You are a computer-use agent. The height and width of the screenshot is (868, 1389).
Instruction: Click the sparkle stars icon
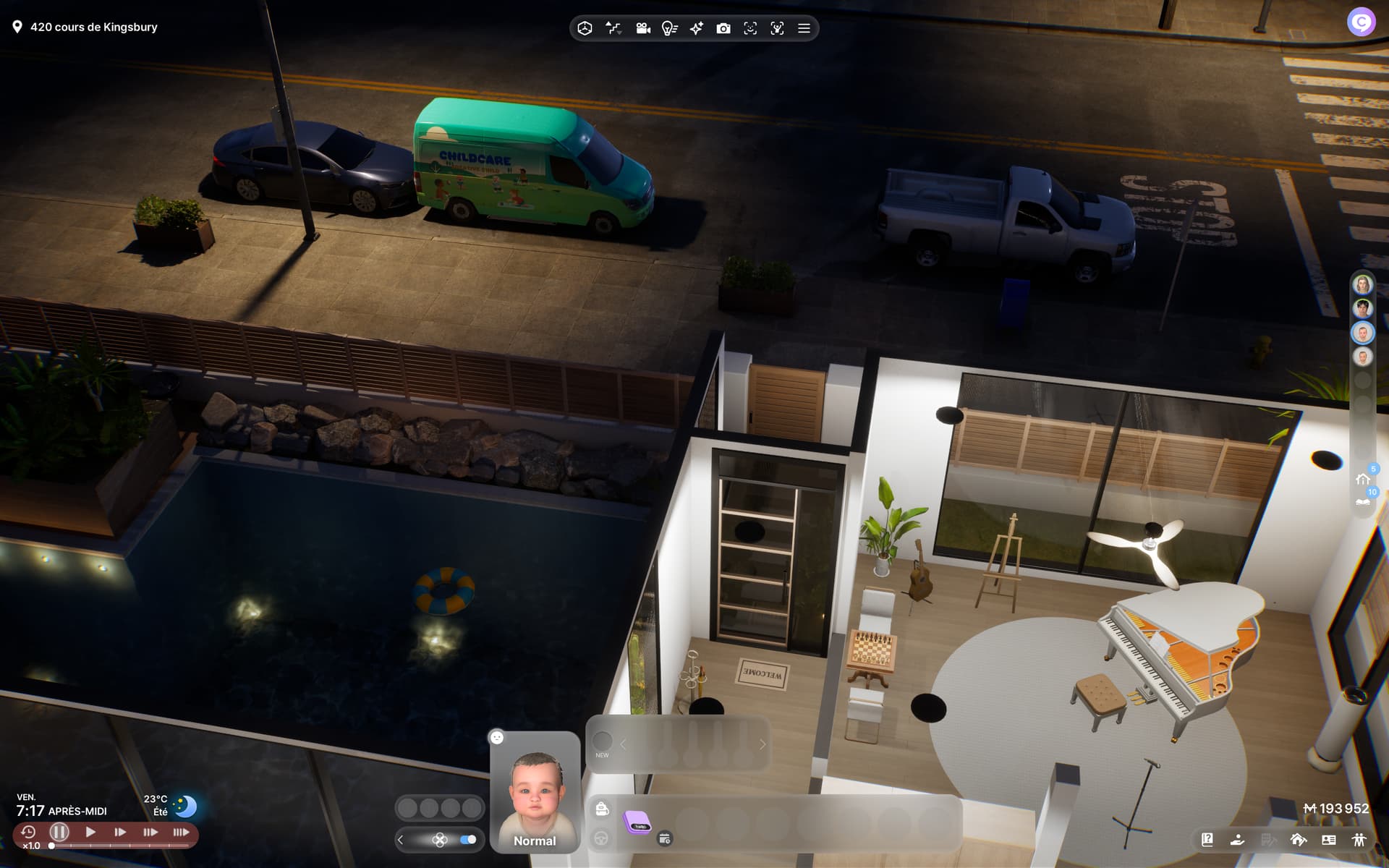696,28
